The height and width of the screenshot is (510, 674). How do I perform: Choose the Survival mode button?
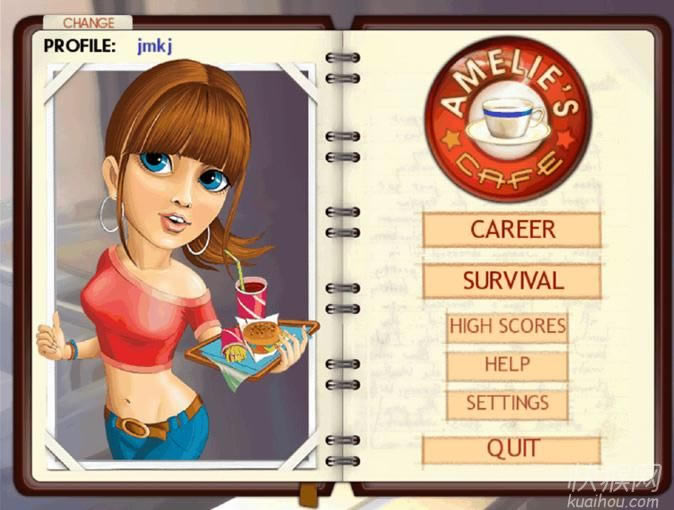point(512,281)
